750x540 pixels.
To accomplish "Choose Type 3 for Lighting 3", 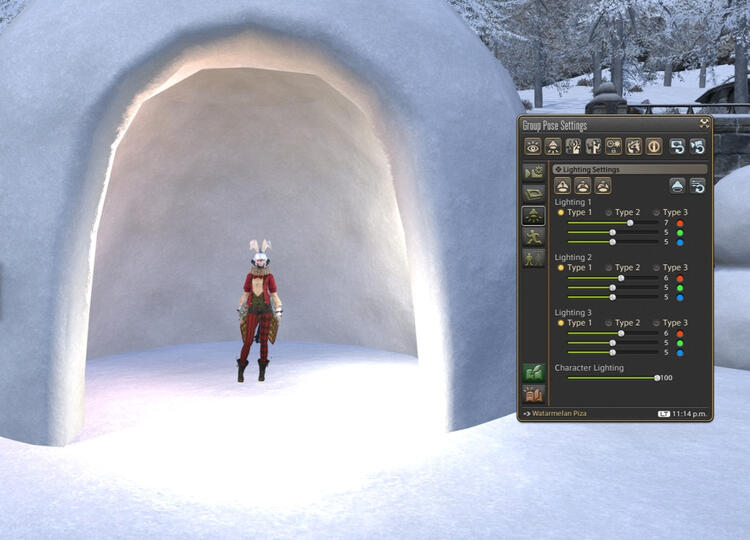I will [x=657, y=323].
